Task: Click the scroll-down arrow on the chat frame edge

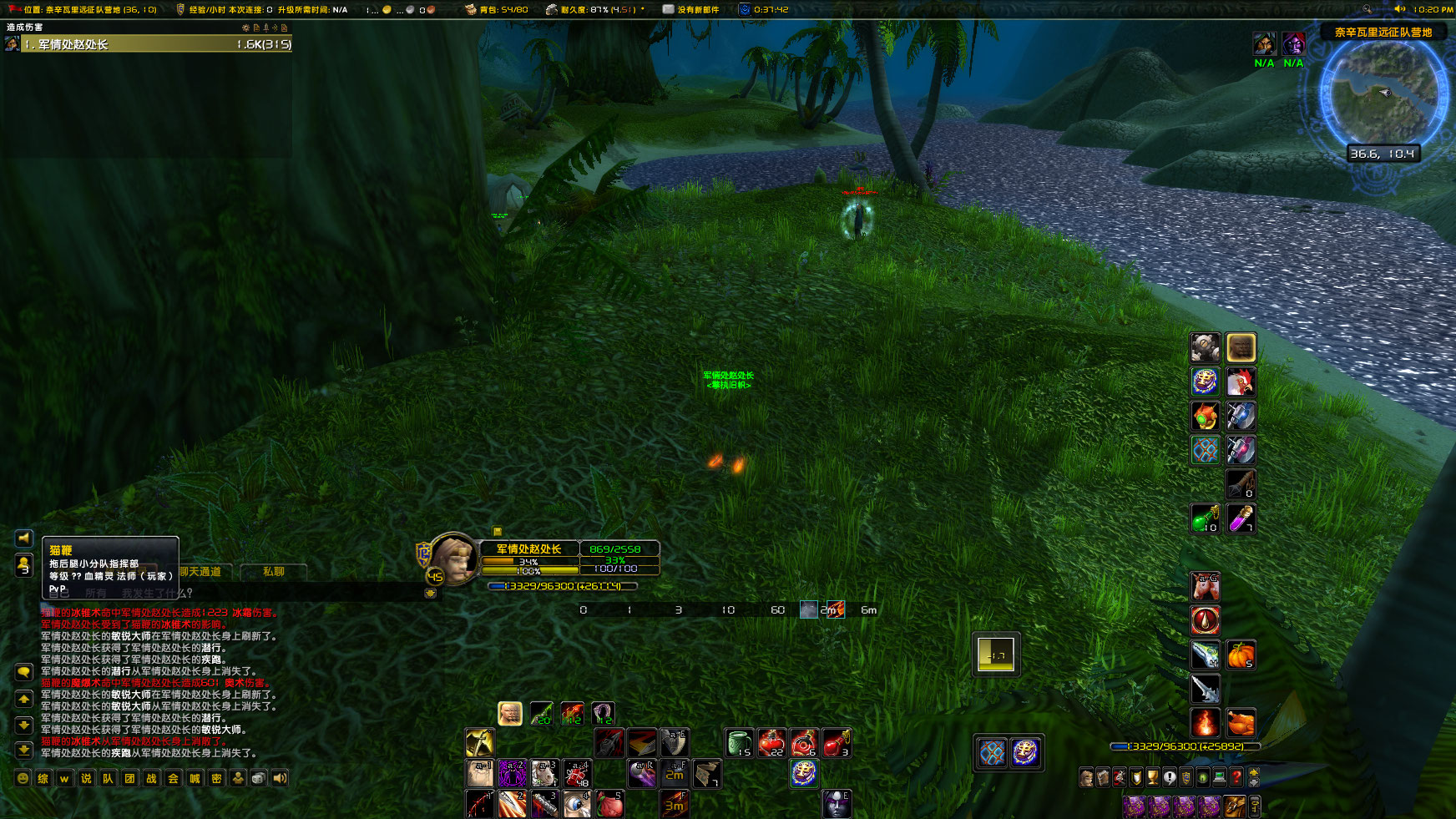Action: coord(24,724)
